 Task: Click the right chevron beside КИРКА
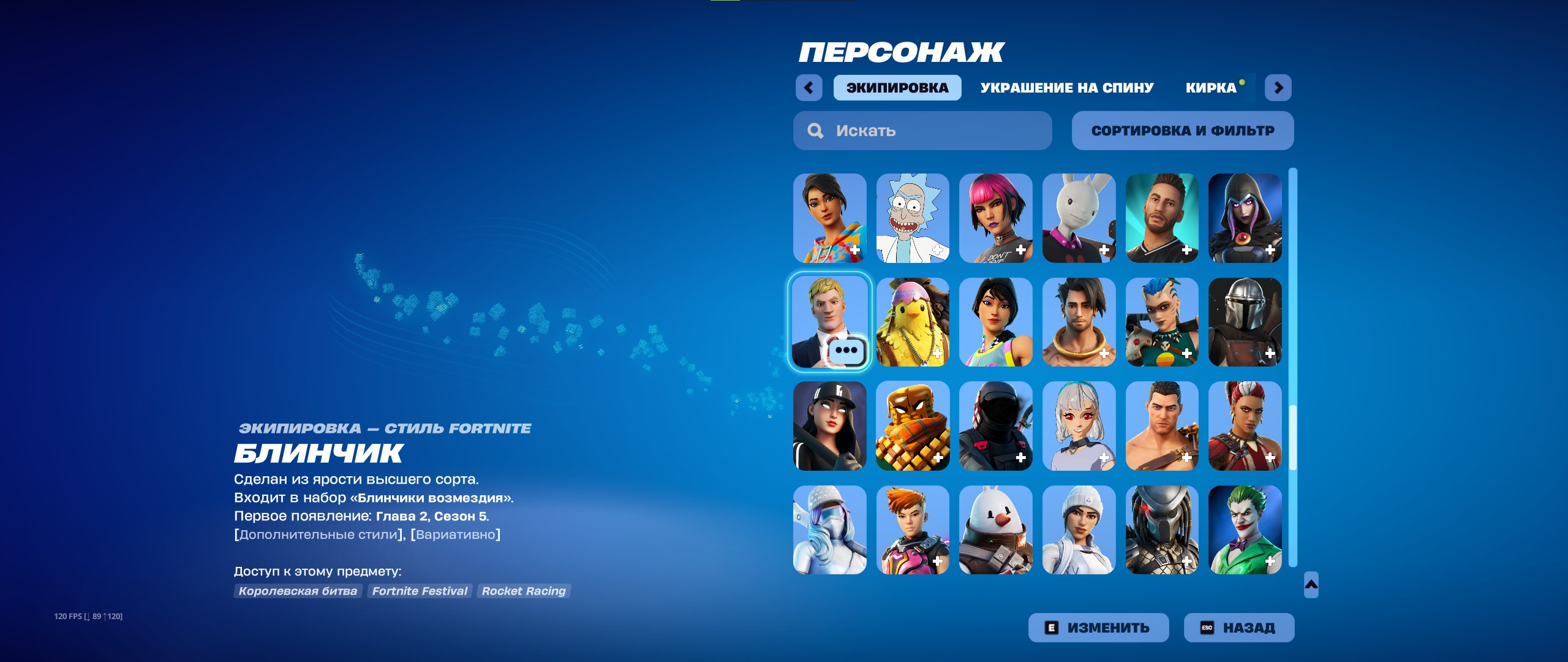1278,88
